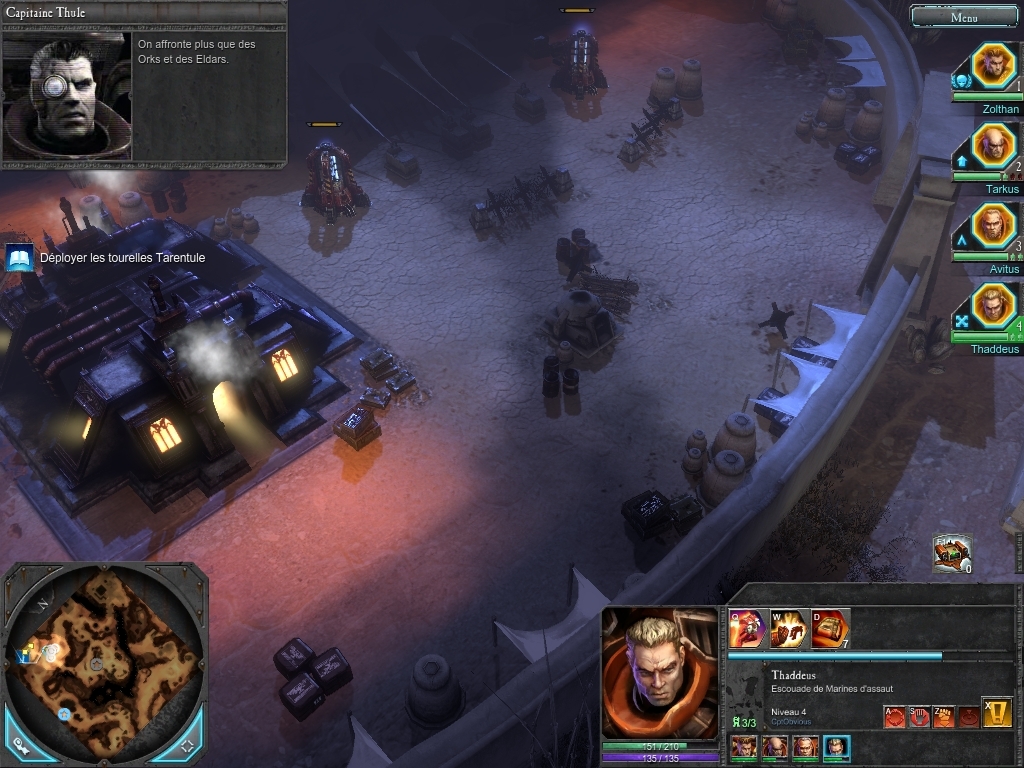Toggle the minimap bracket corner button

point(187,746)
